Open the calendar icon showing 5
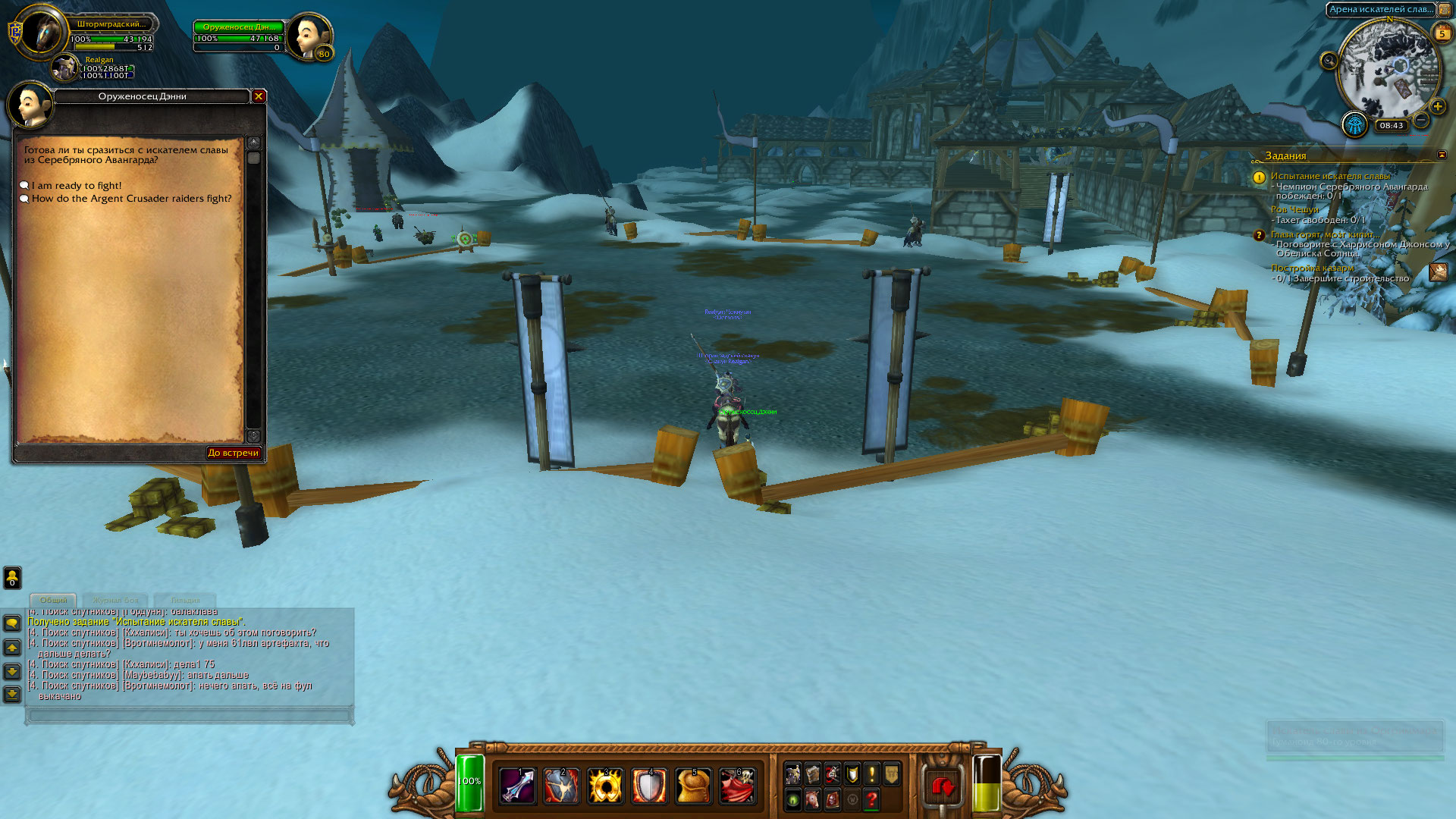The width and height of the screenshot is (1456, 819). (x=1442, y=33)
